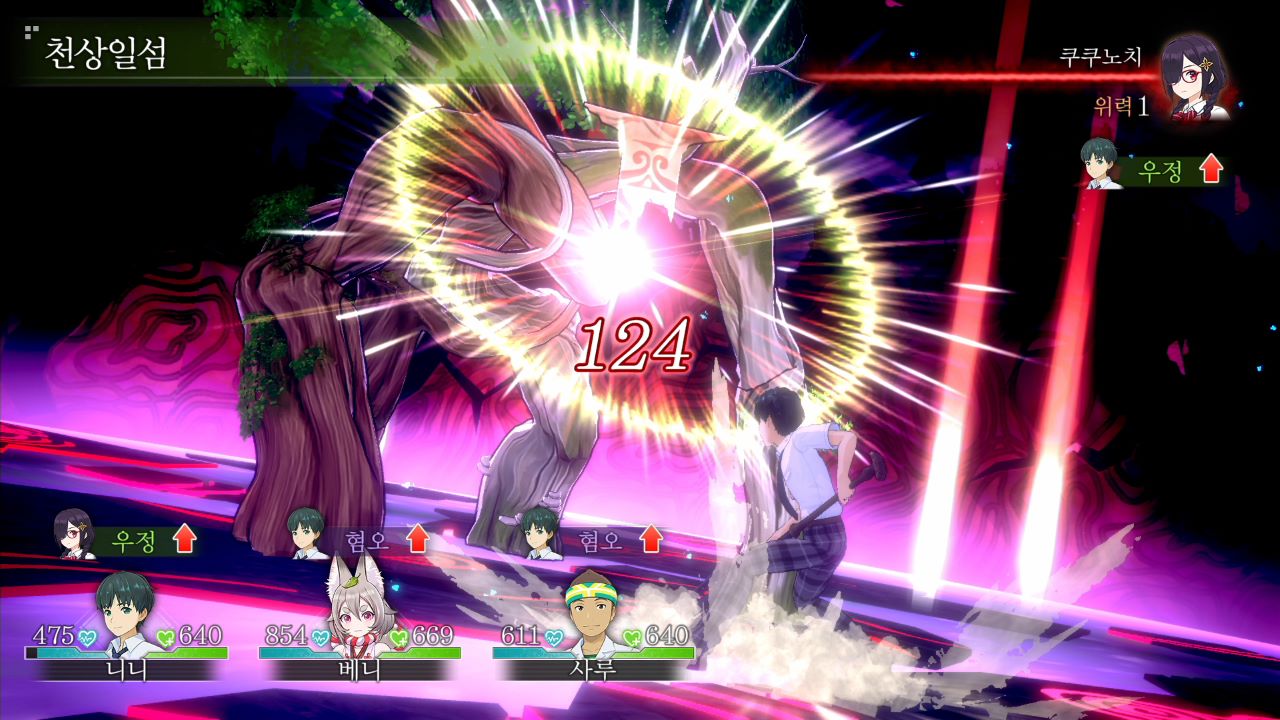Toggle the red up arrow on the top-right 우정 buff
The image size is (1280, 720).
(1211, 169)
